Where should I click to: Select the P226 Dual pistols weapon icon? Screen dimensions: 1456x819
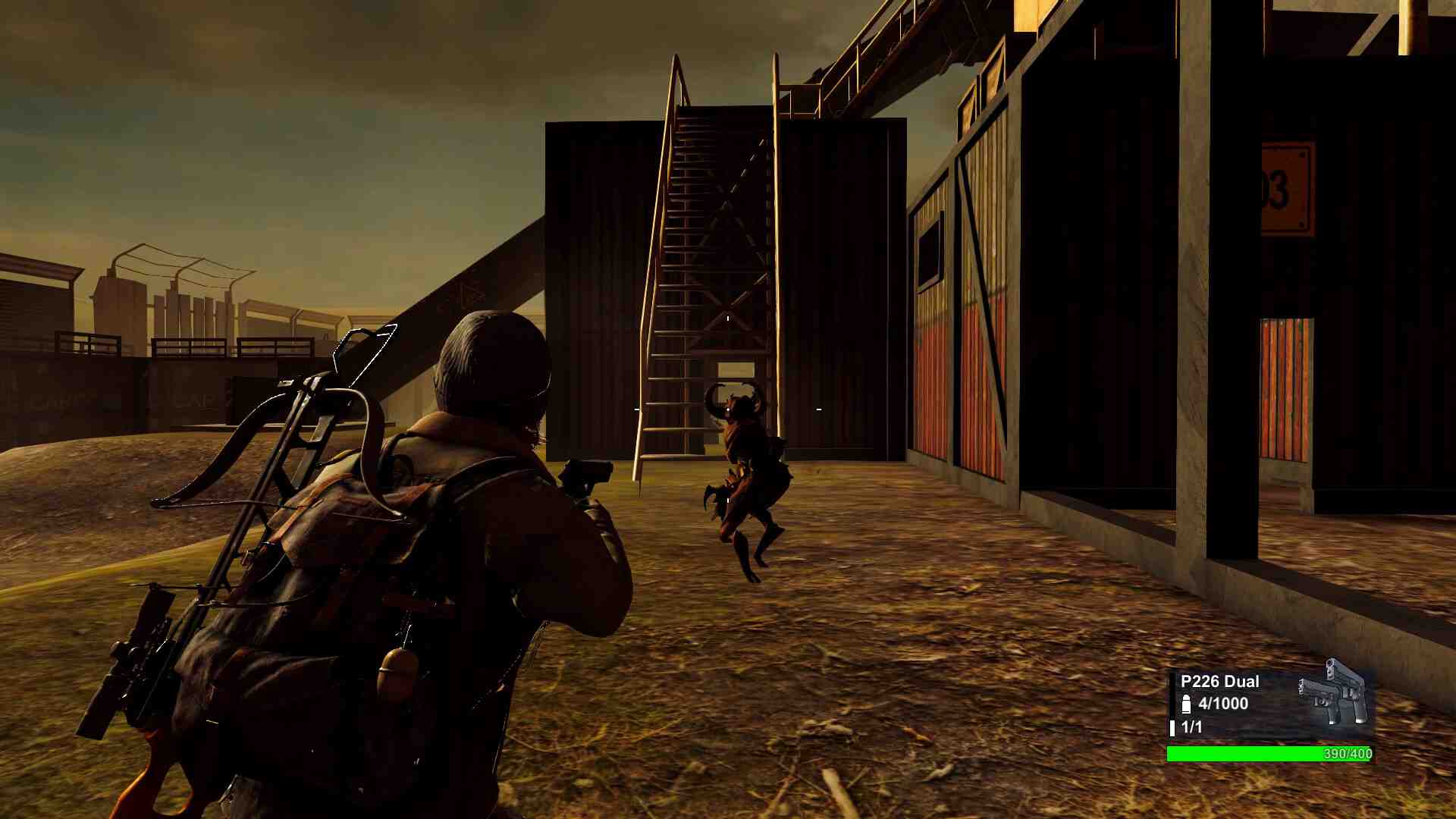click(x=1333, y=694)
